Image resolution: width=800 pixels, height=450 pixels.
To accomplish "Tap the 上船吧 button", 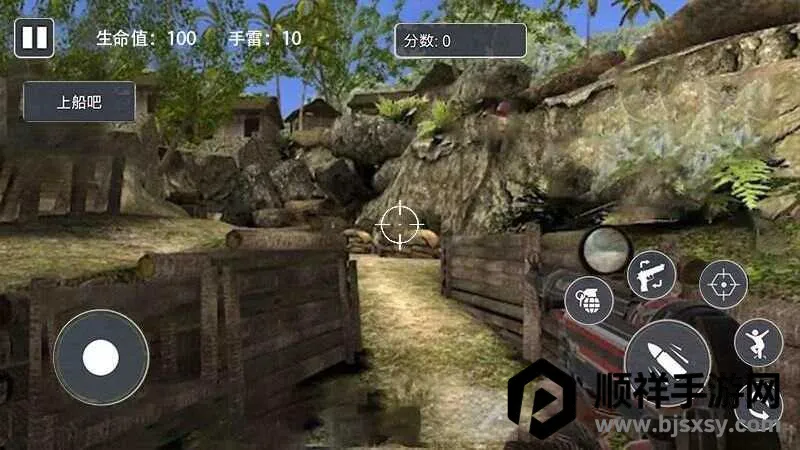I will [x=79, y=102].
